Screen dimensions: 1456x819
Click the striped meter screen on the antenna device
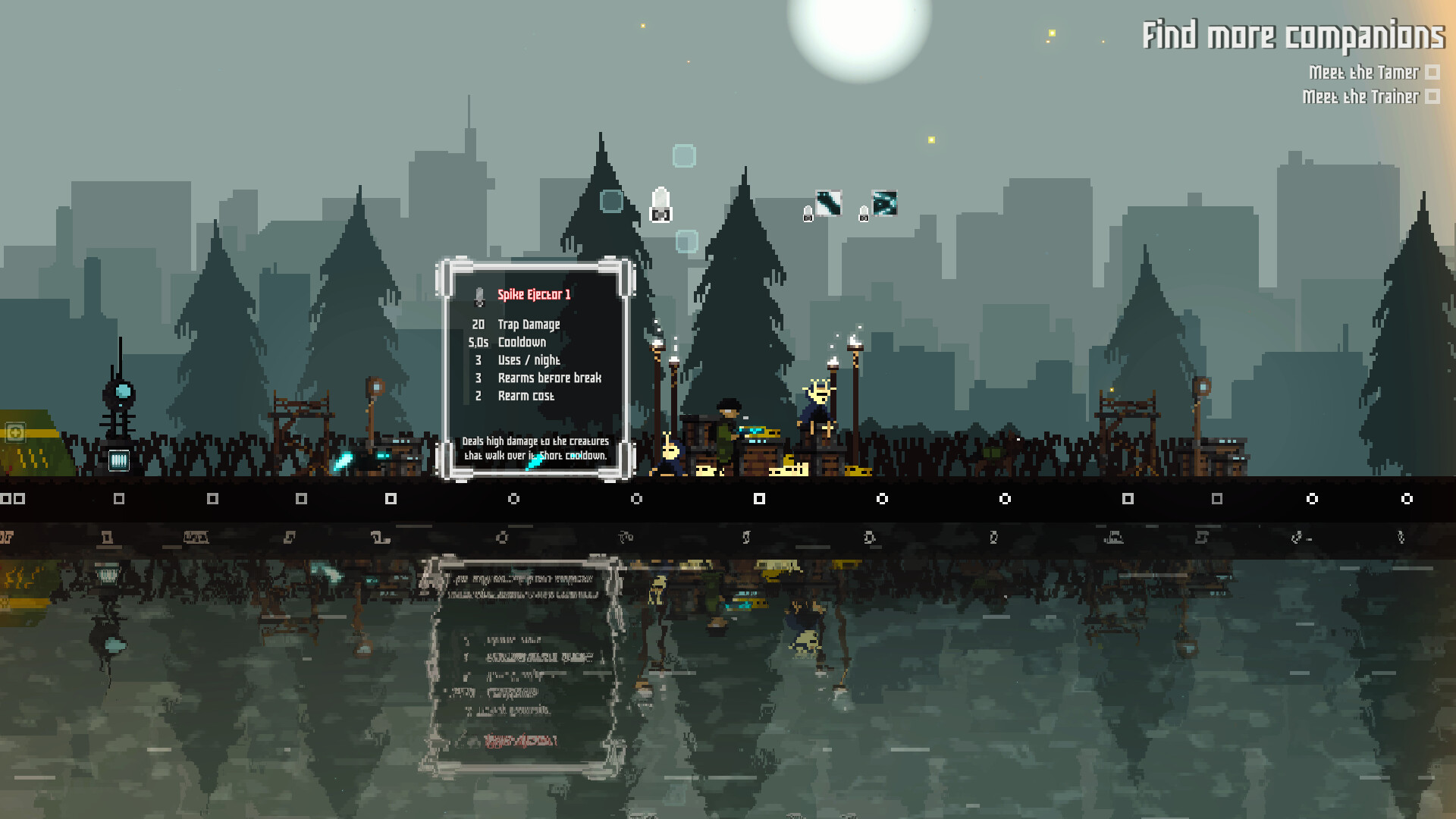(119, 460)
